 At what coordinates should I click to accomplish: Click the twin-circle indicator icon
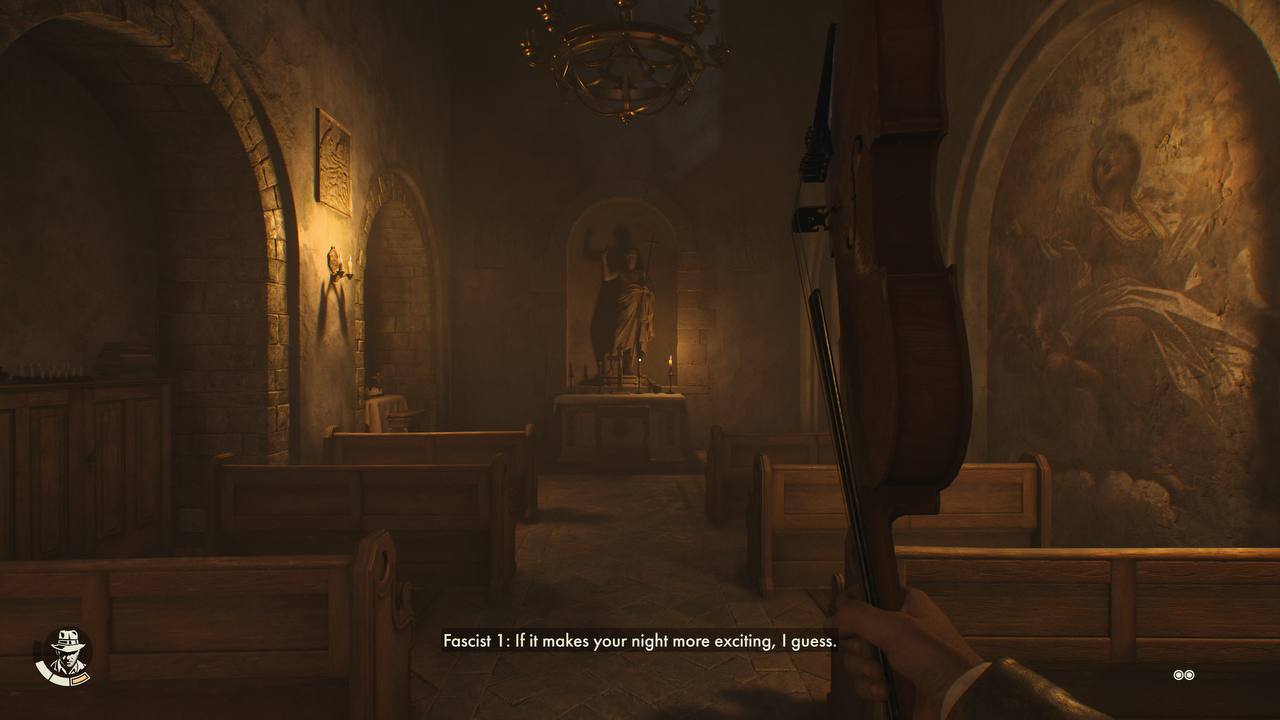tap(1184, 675)
